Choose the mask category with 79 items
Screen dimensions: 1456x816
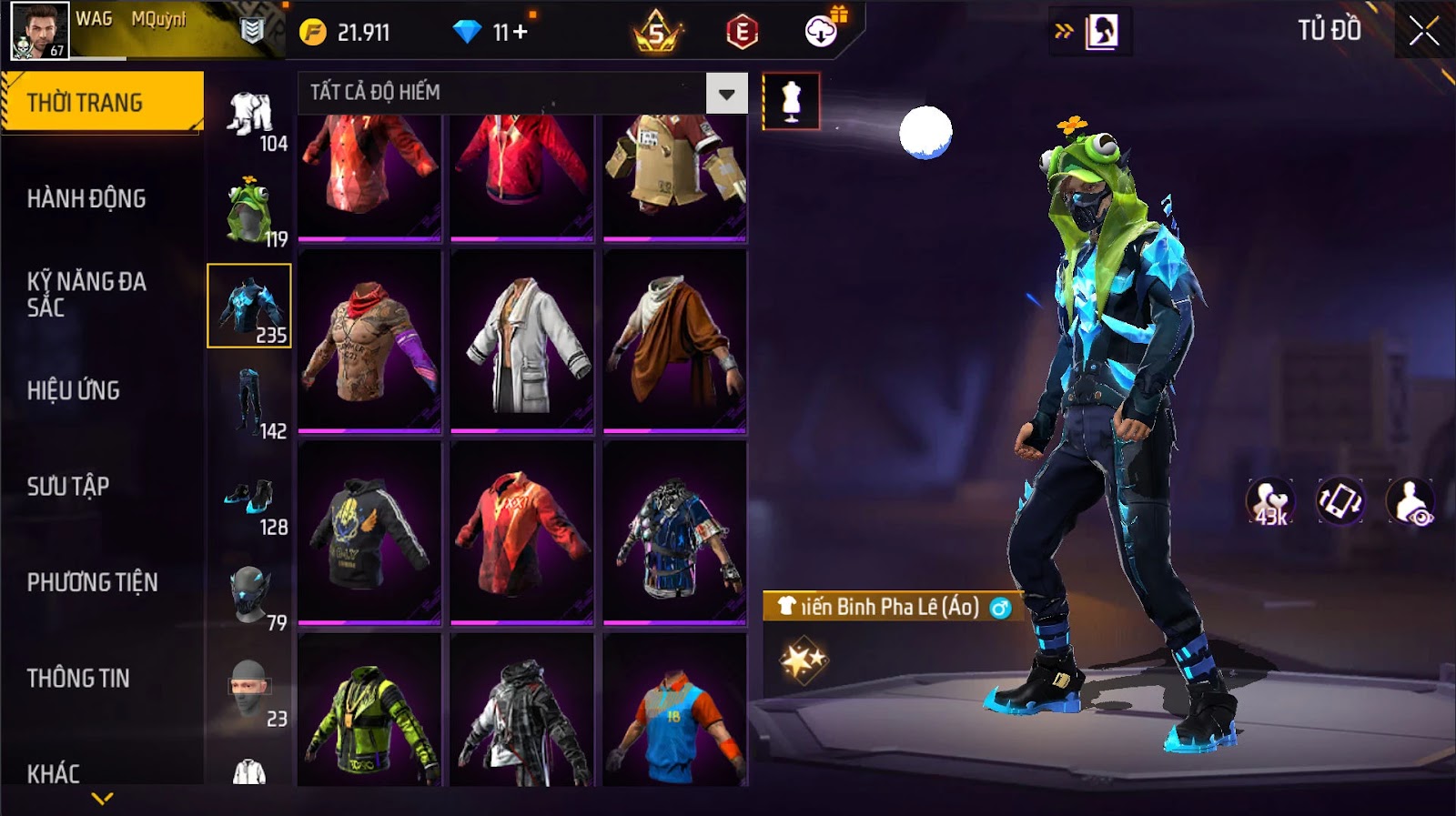pos(249,596)
